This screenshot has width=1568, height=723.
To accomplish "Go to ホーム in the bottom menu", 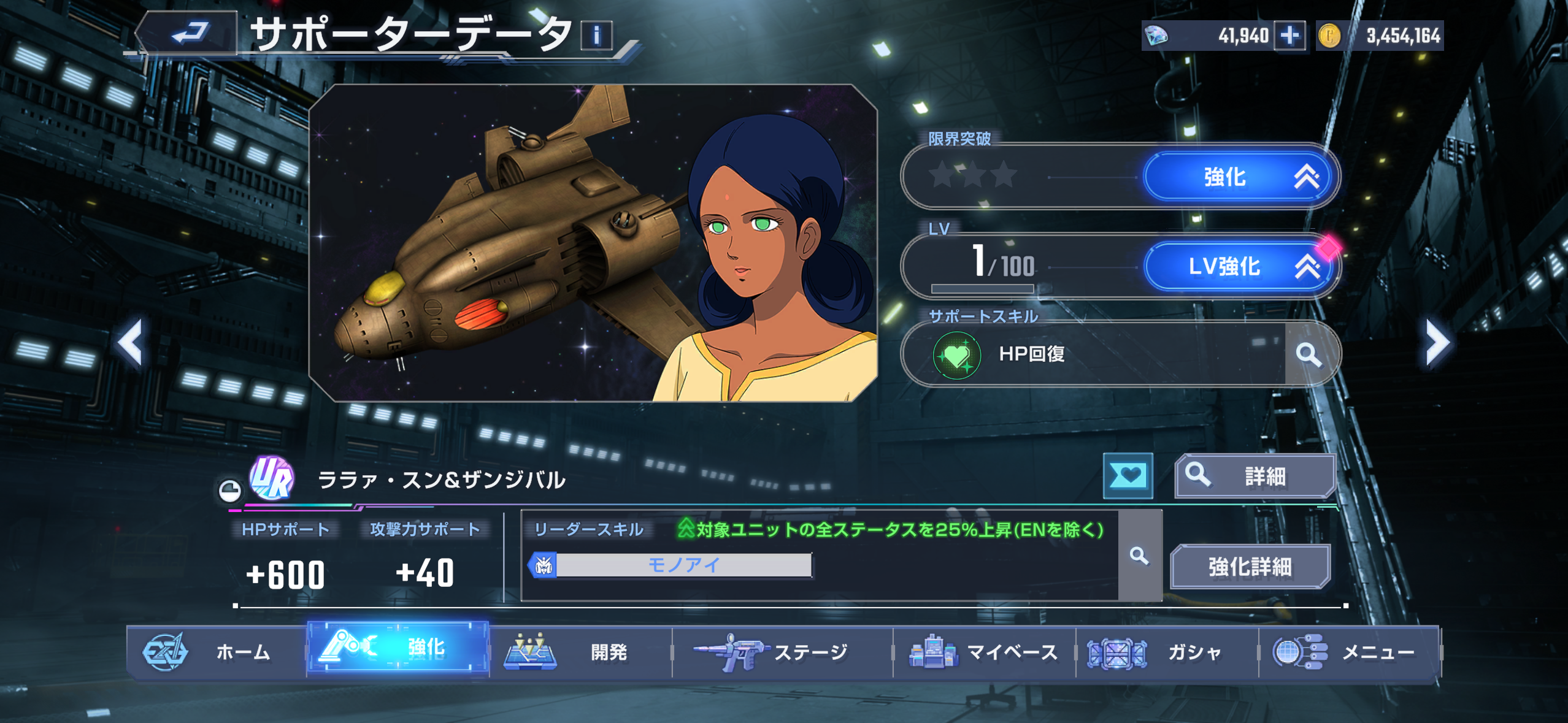I will tap(216, 652).
